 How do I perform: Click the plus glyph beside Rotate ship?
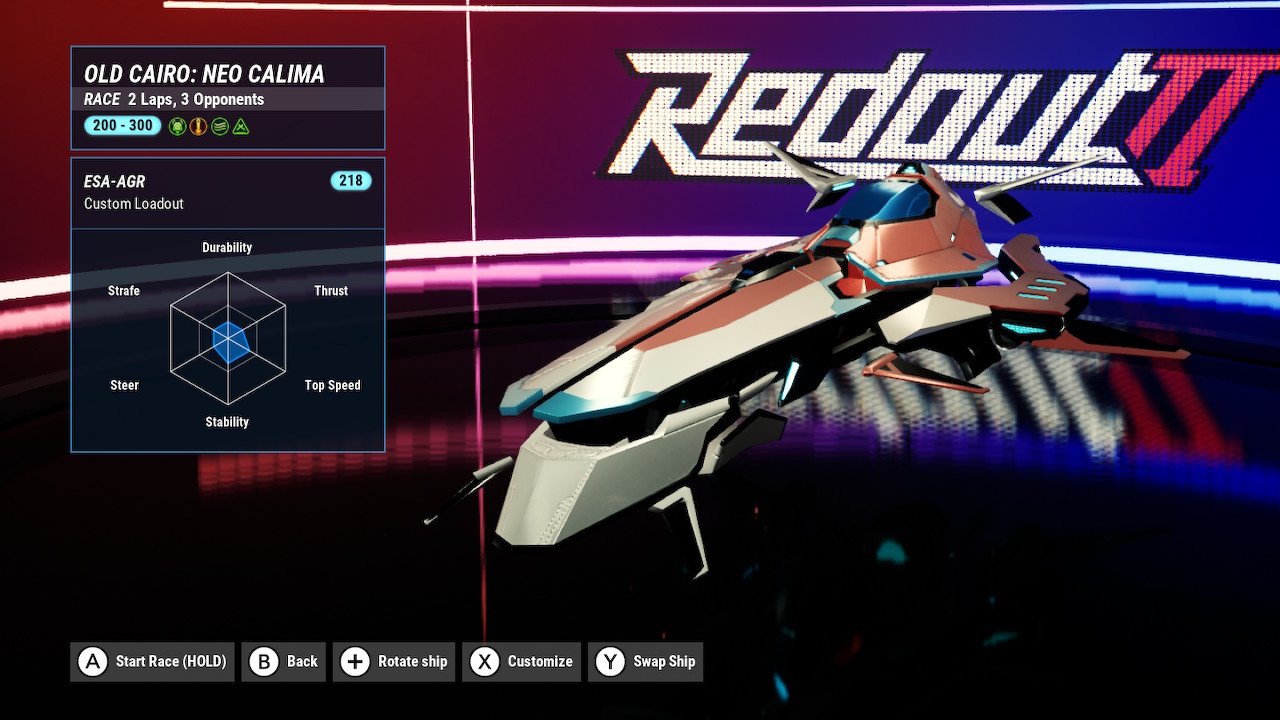[354, 661]
